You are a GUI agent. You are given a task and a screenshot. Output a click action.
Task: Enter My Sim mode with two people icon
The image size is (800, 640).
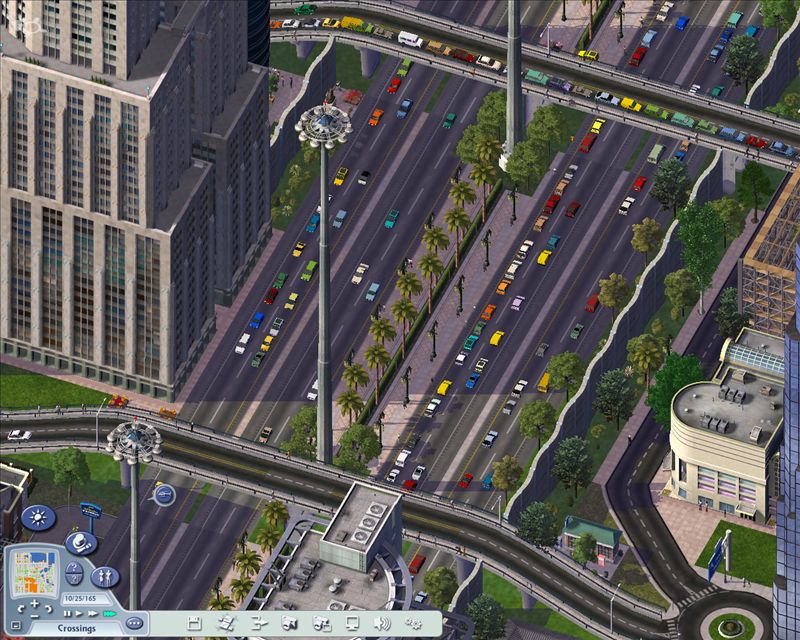pos(105,577)
